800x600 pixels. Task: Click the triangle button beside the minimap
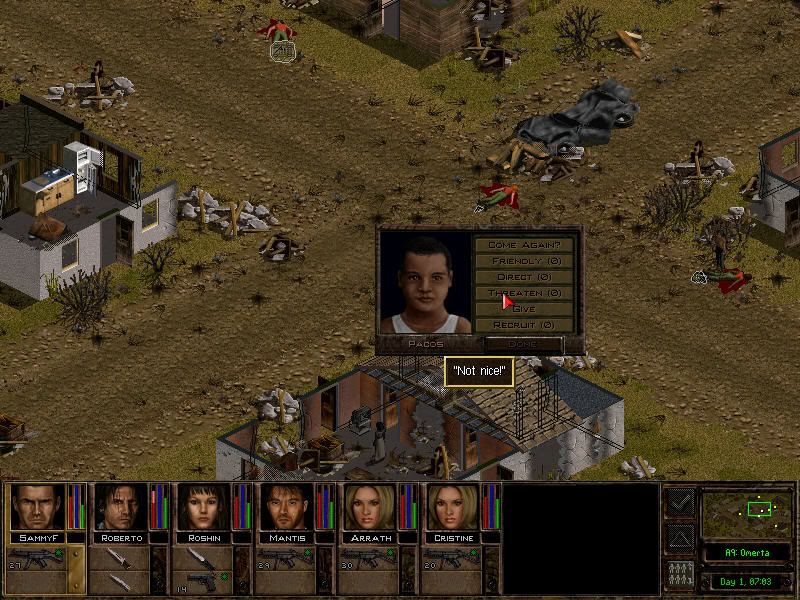click(x=679, y=539)
